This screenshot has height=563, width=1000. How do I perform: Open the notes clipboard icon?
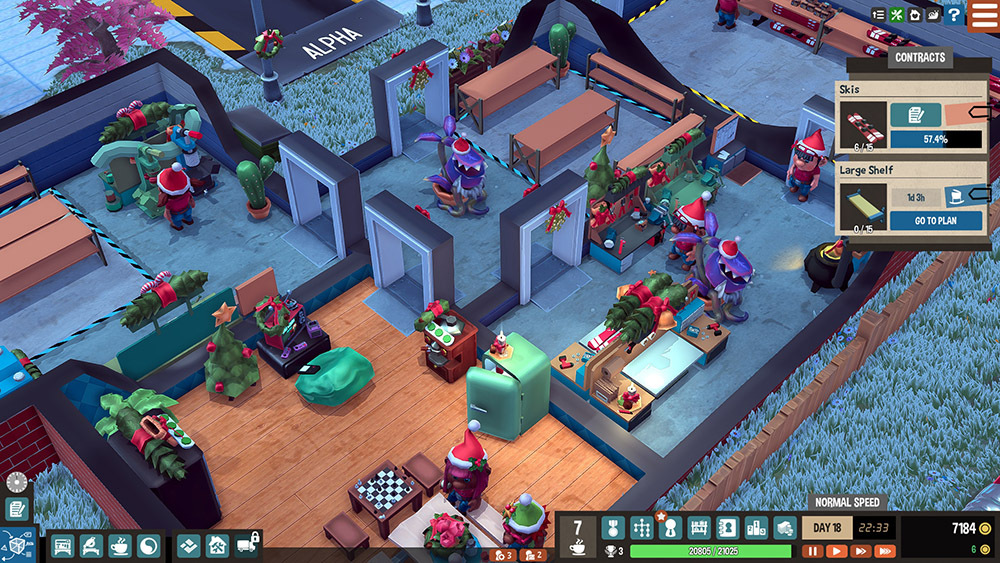(17, 509)
